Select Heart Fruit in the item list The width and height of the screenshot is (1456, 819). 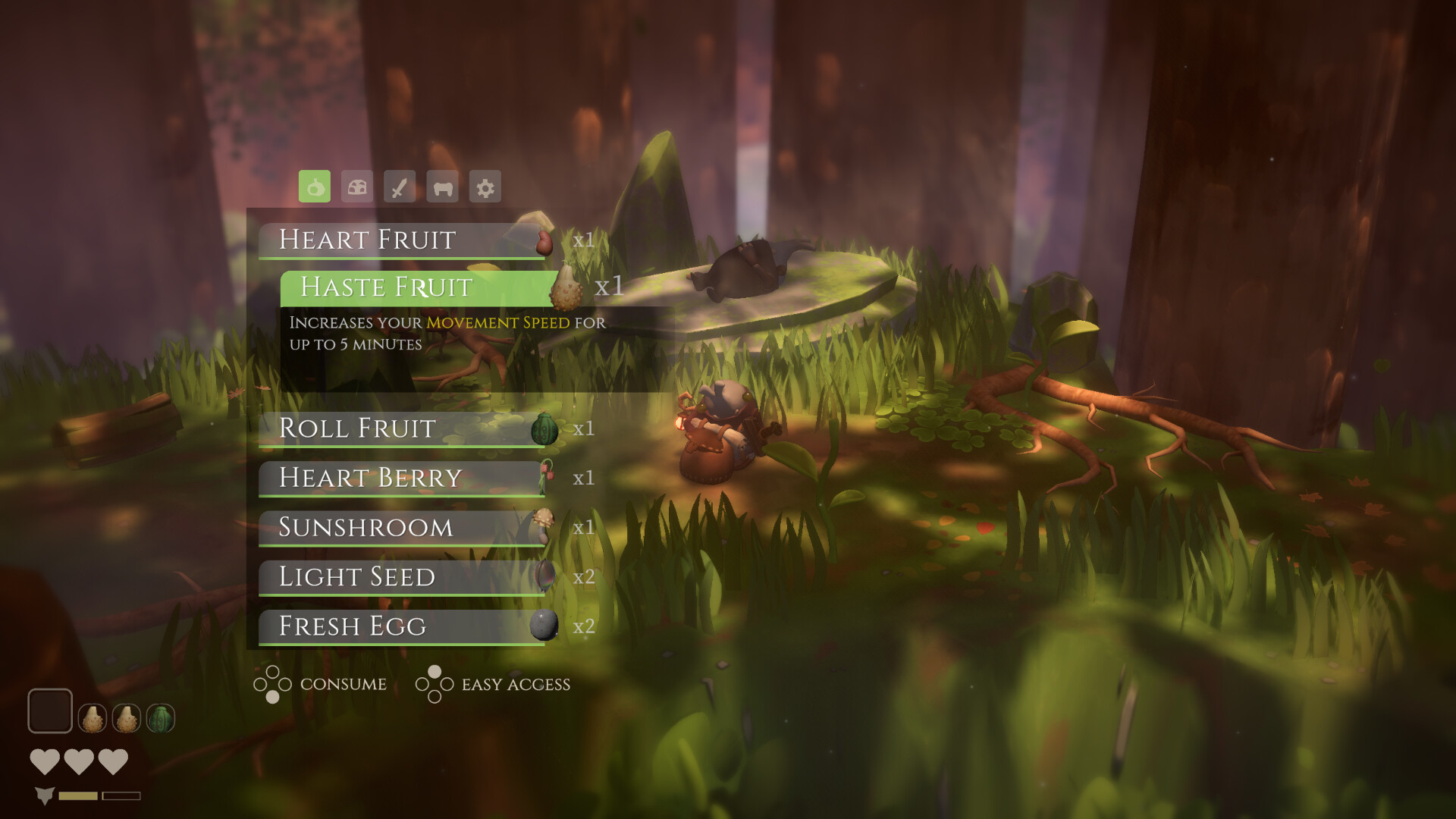(402, 240)
